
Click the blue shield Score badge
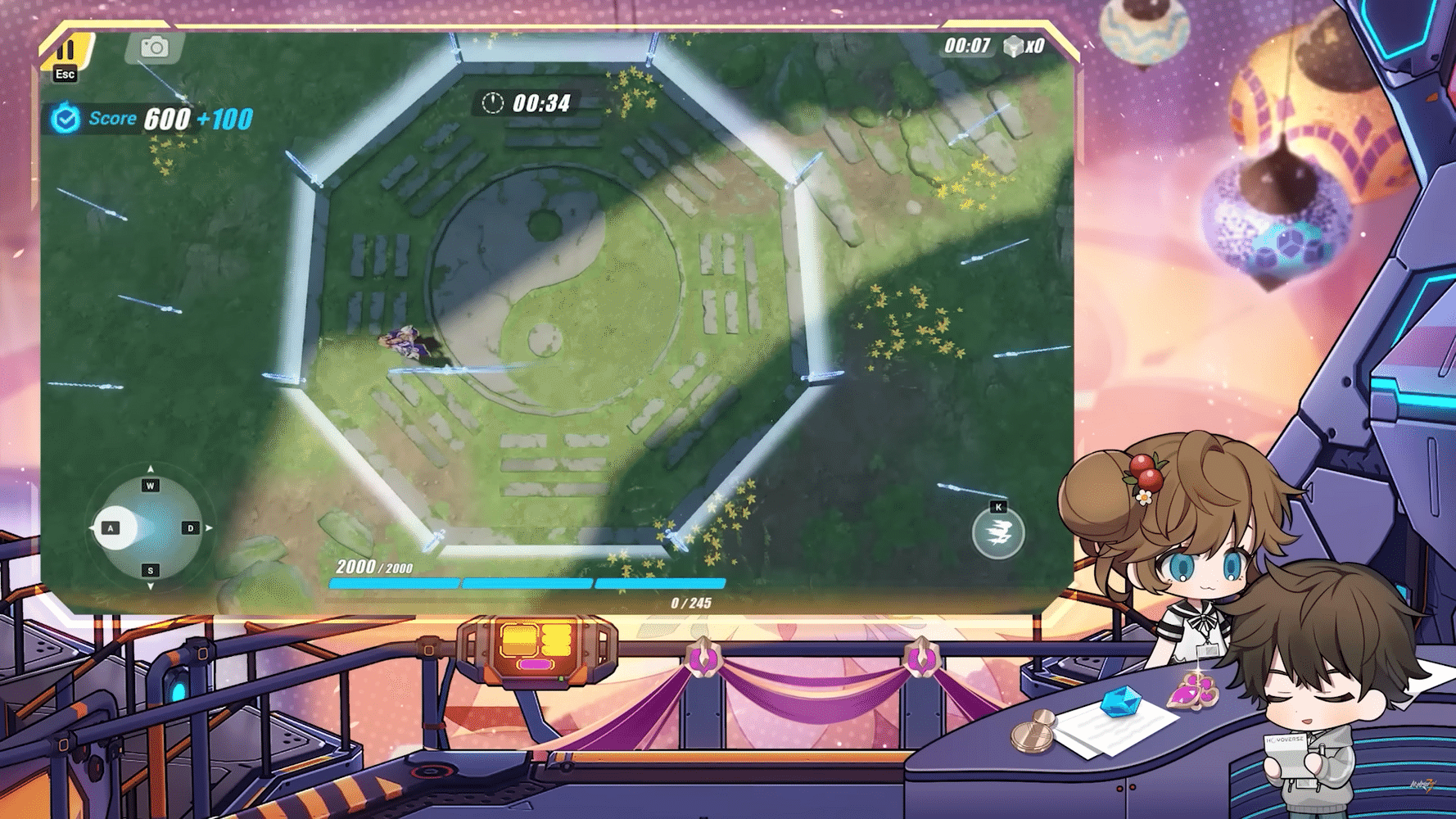click(x=66, y=117)
